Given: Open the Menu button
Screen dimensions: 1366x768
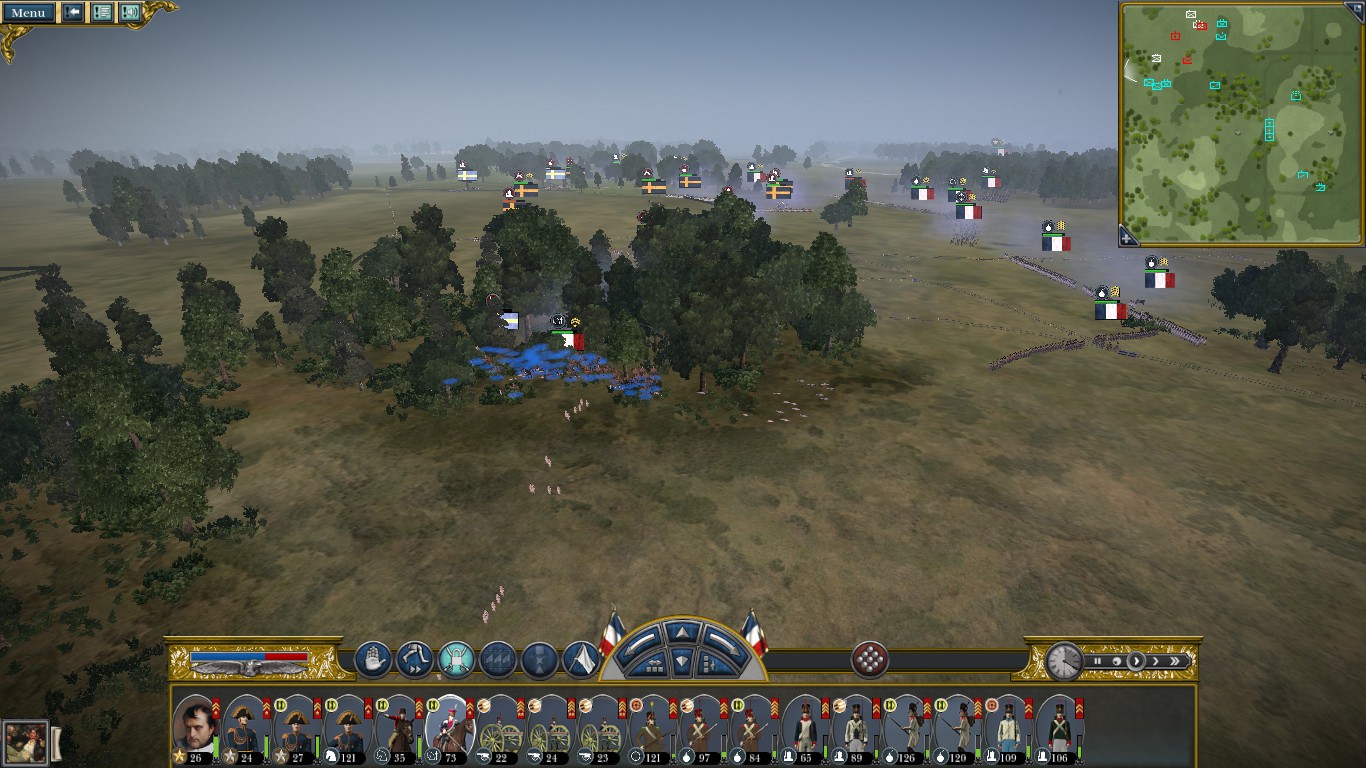Looking at the screenshot, I should (28, 13).
